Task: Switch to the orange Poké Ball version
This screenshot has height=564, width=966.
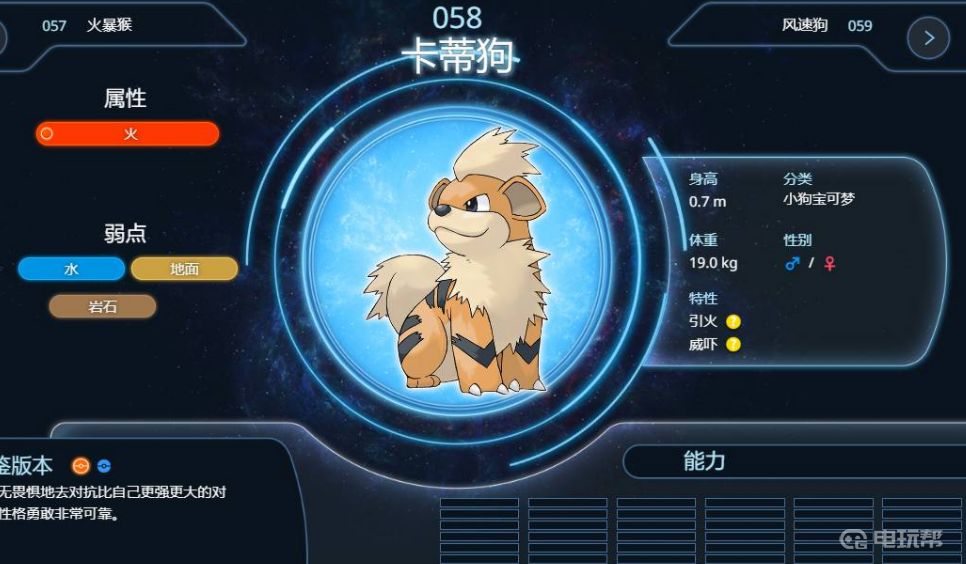Action: [x=81, y=466]
